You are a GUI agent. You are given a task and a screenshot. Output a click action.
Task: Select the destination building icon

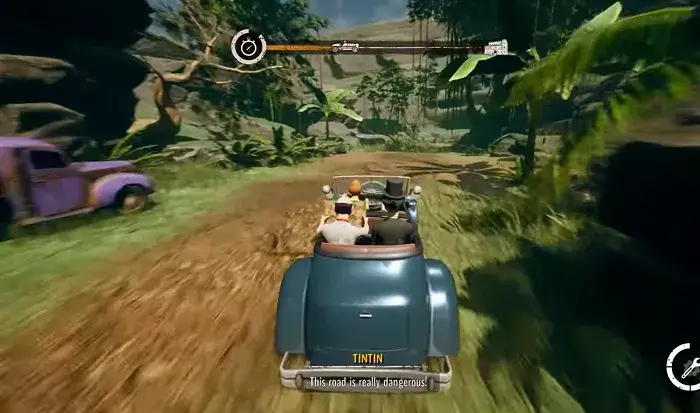point(496,46)
